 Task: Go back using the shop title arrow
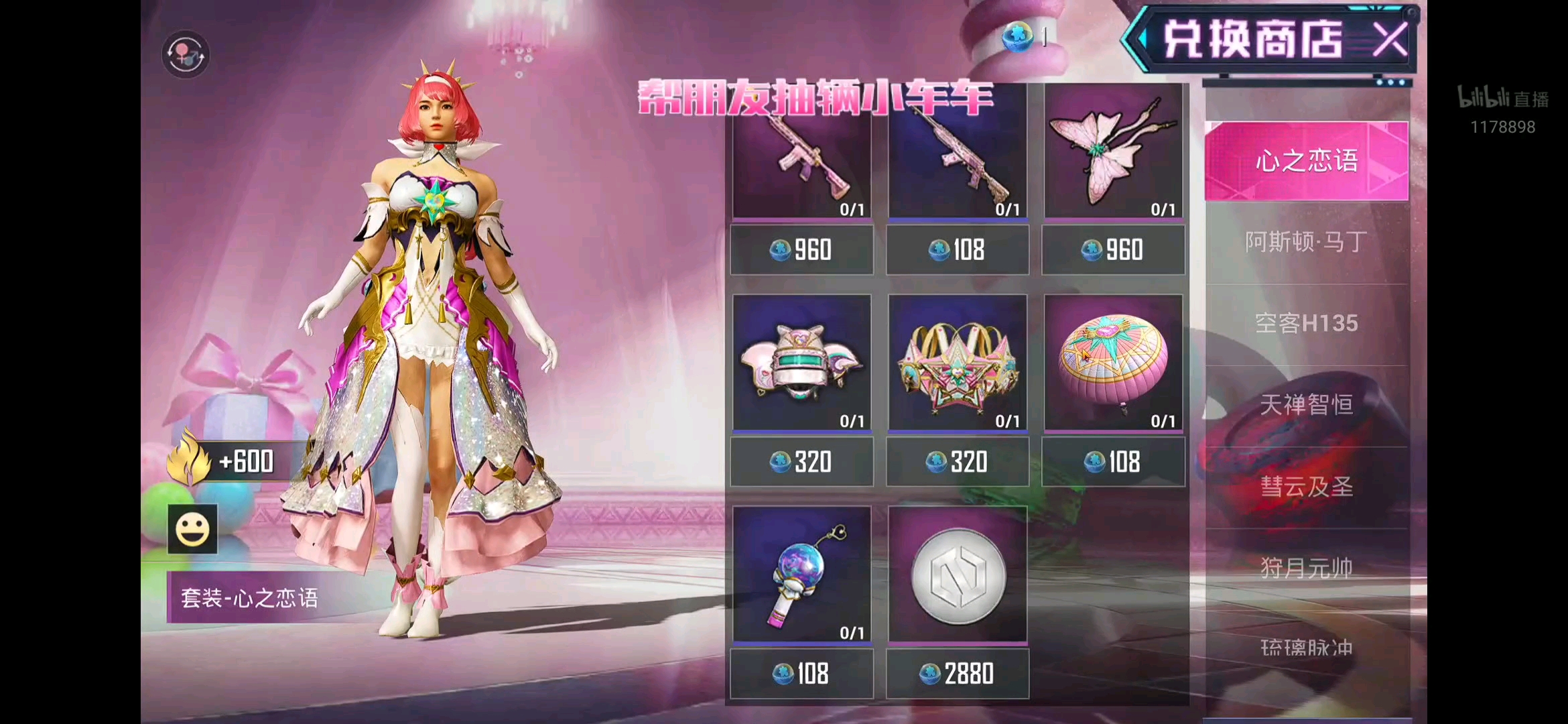(x=1140, y=40)
